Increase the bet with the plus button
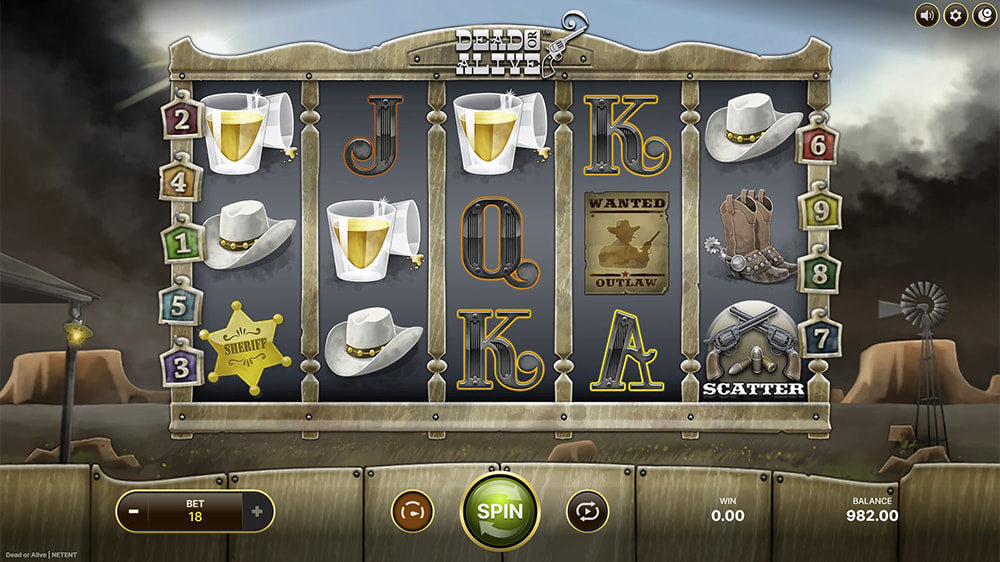The width and height of the screenshot is (1000, 562). point(257,511)
